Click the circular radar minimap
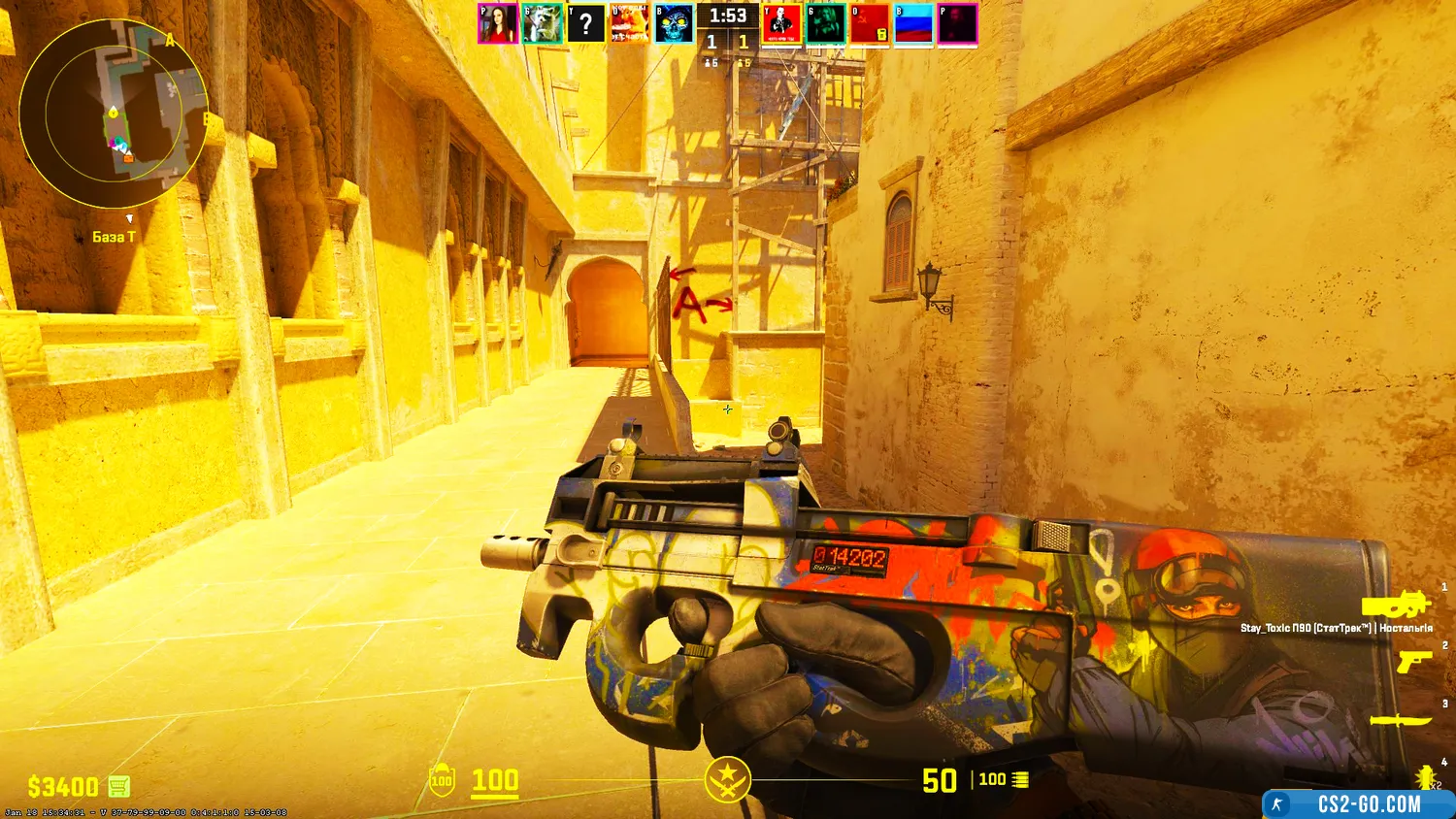The height and width of the screenshot is (819, 1456). 113,113
